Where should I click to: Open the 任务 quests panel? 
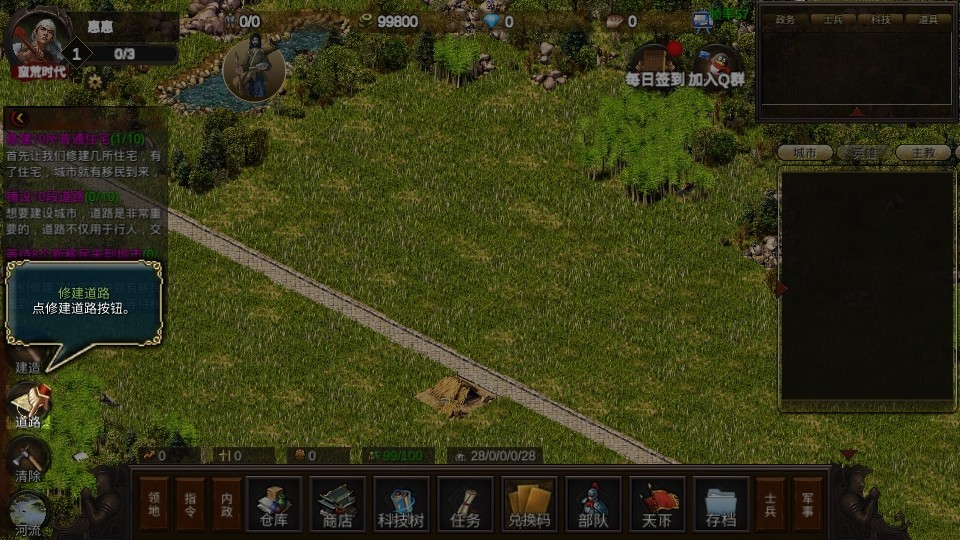click(465, 504)
